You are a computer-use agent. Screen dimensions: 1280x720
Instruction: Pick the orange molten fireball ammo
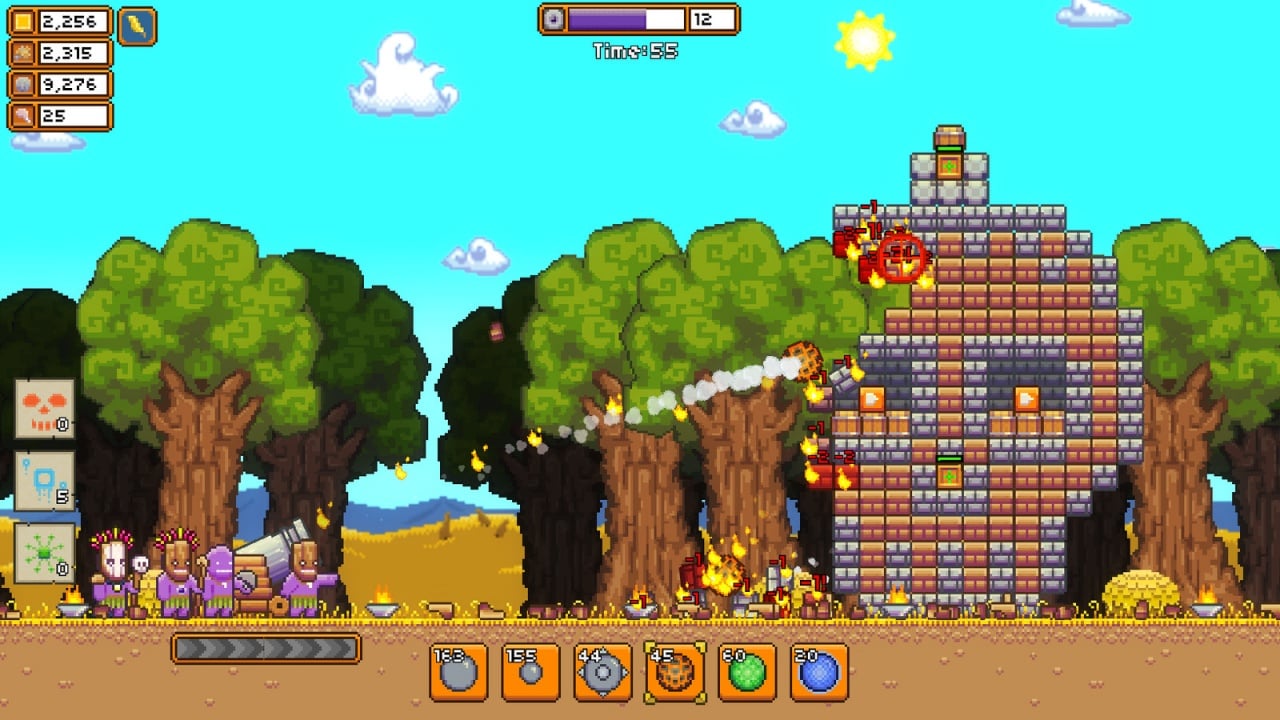coord(675,672)
